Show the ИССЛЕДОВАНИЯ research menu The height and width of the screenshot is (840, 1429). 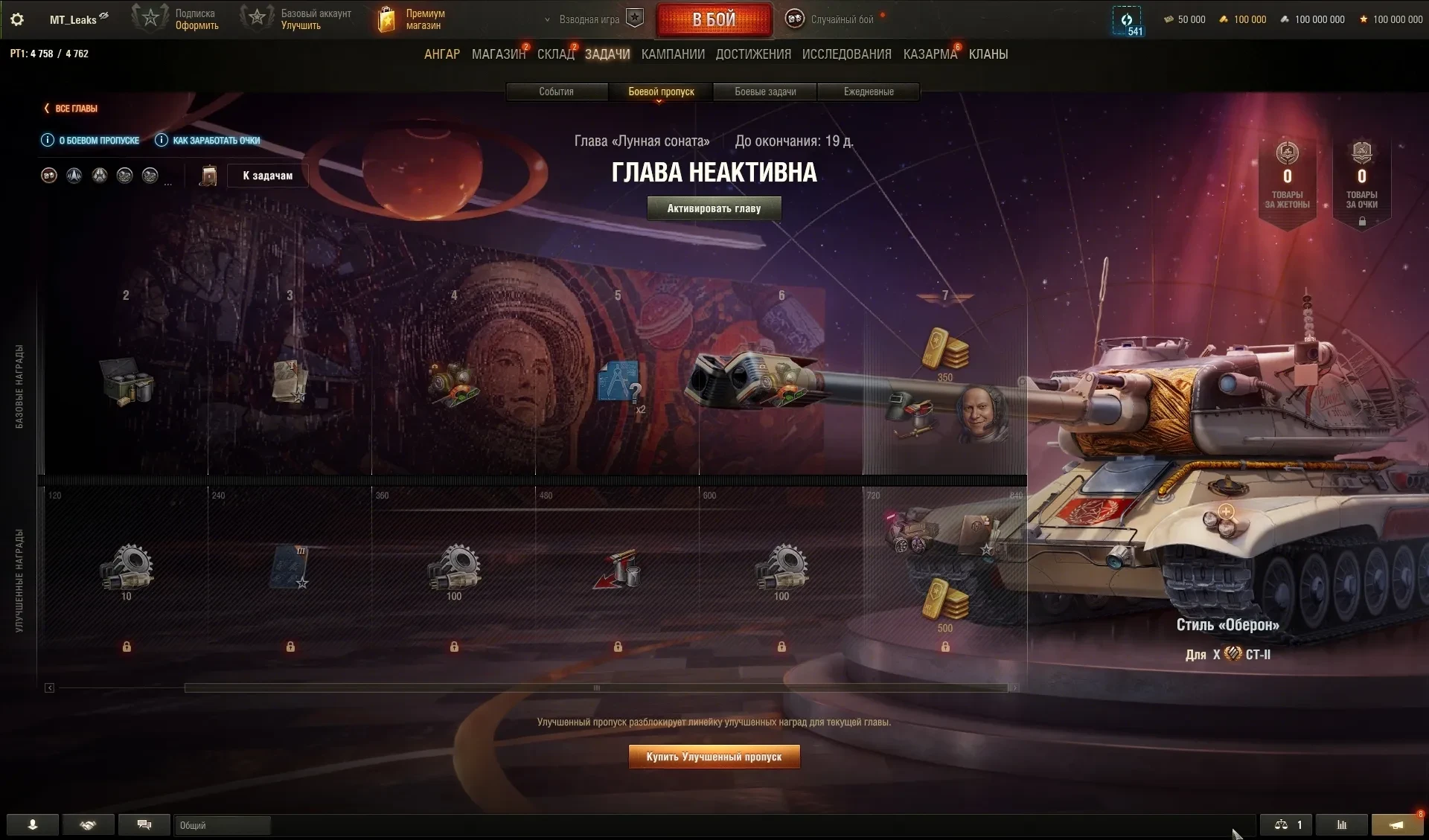[x=846, y=54]
